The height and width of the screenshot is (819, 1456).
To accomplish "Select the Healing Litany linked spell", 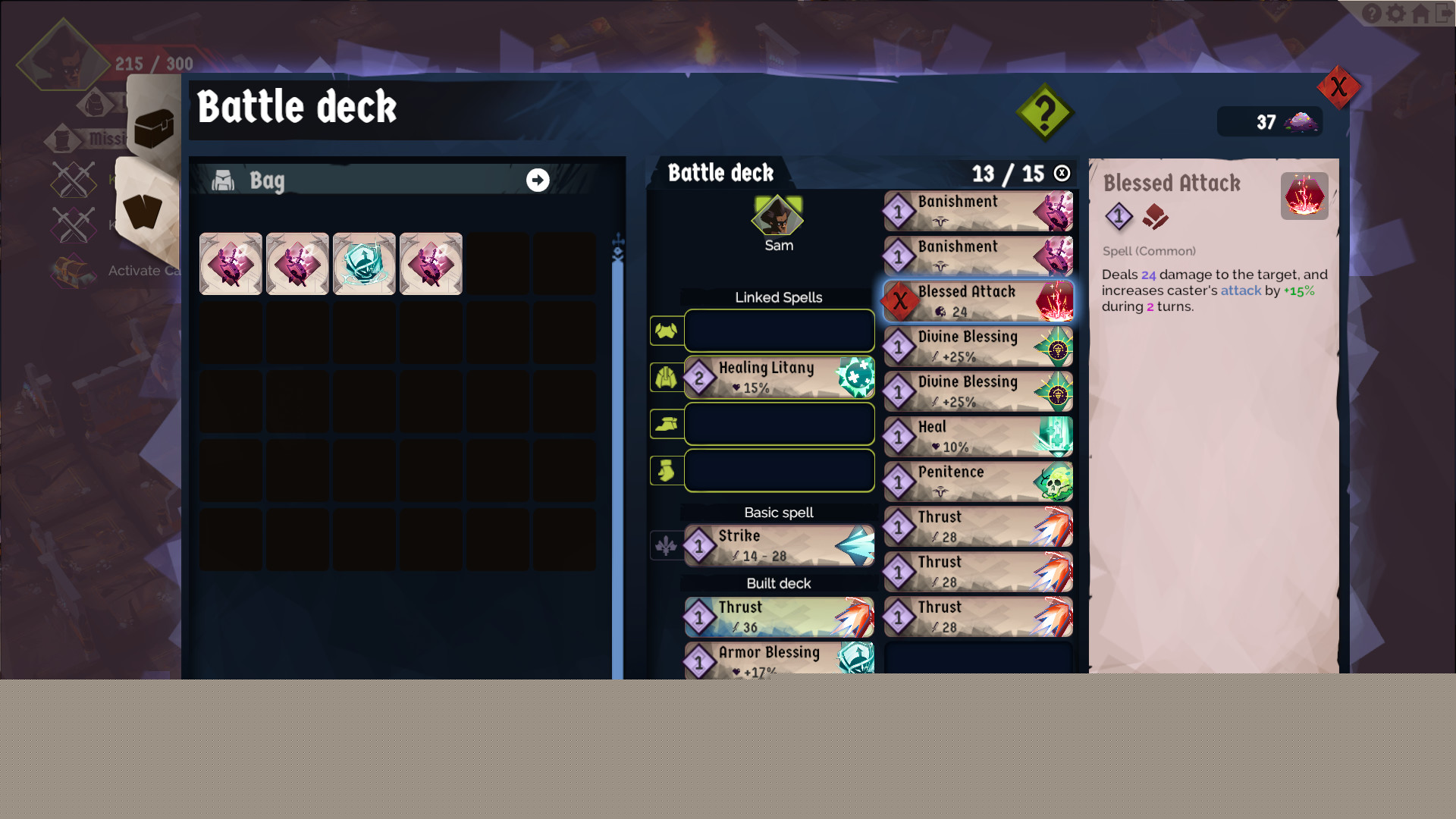I will pyautogui.click(x=779, y=377).
